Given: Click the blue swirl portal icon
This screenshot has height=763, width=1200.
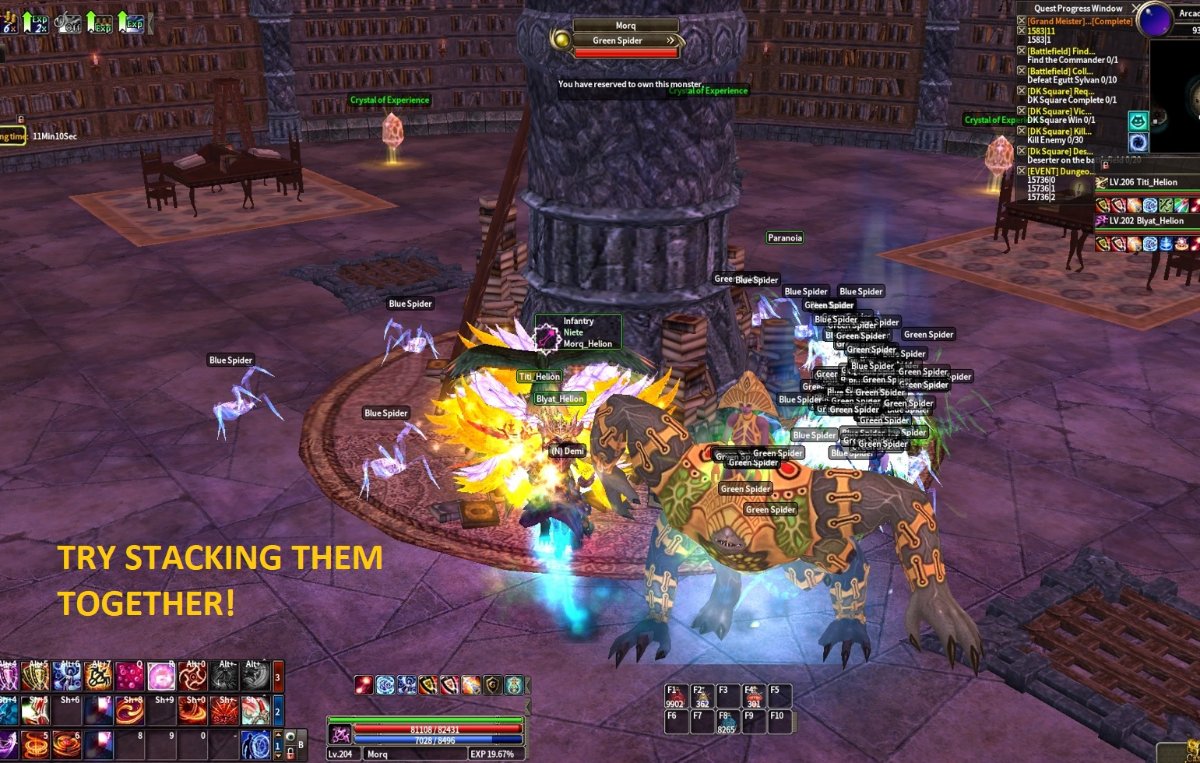Looking at the screenshot, I should (1138, 143).
